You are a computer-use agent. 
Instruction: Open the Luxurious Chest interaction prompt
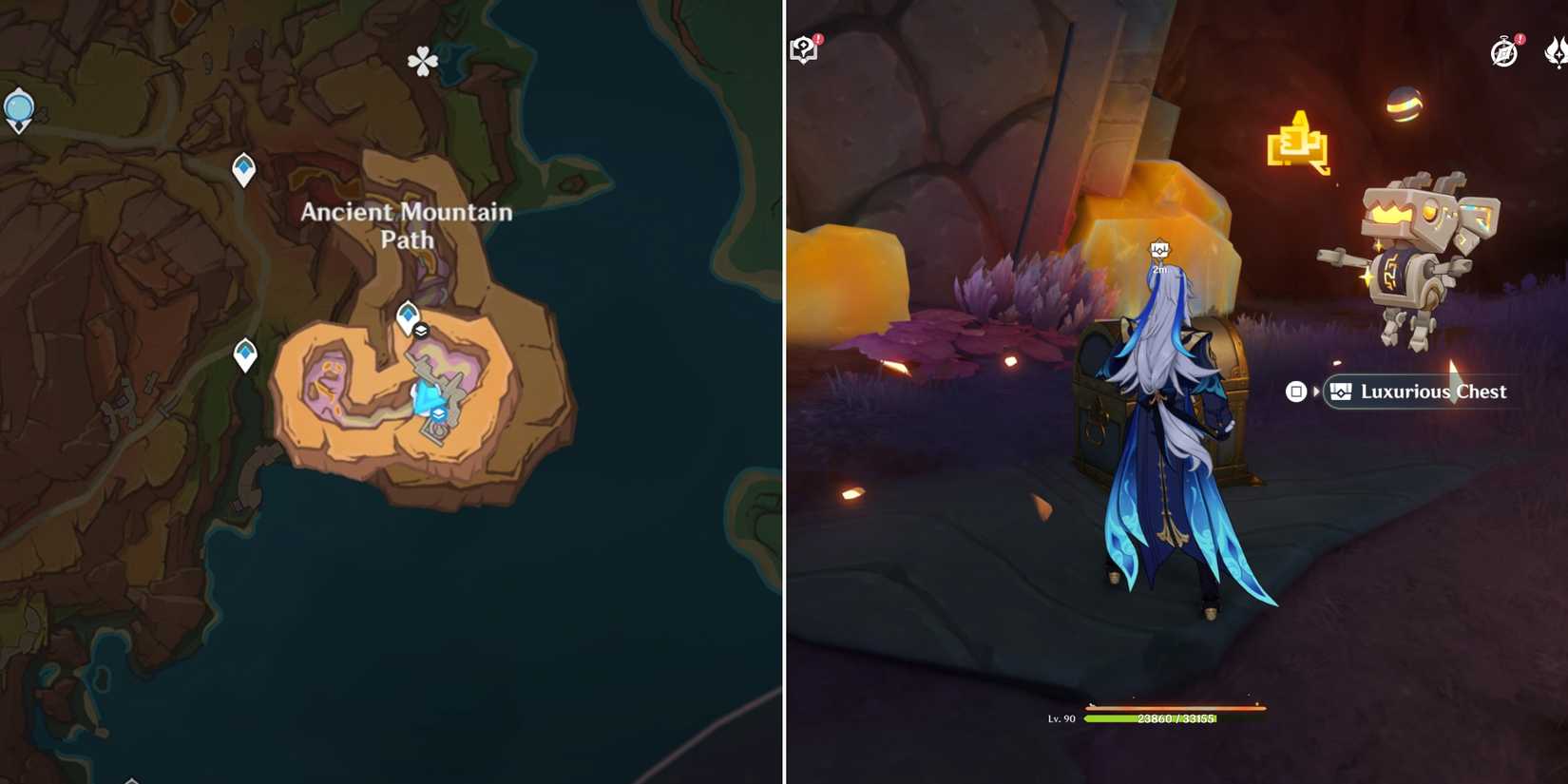click(1423, 392)
